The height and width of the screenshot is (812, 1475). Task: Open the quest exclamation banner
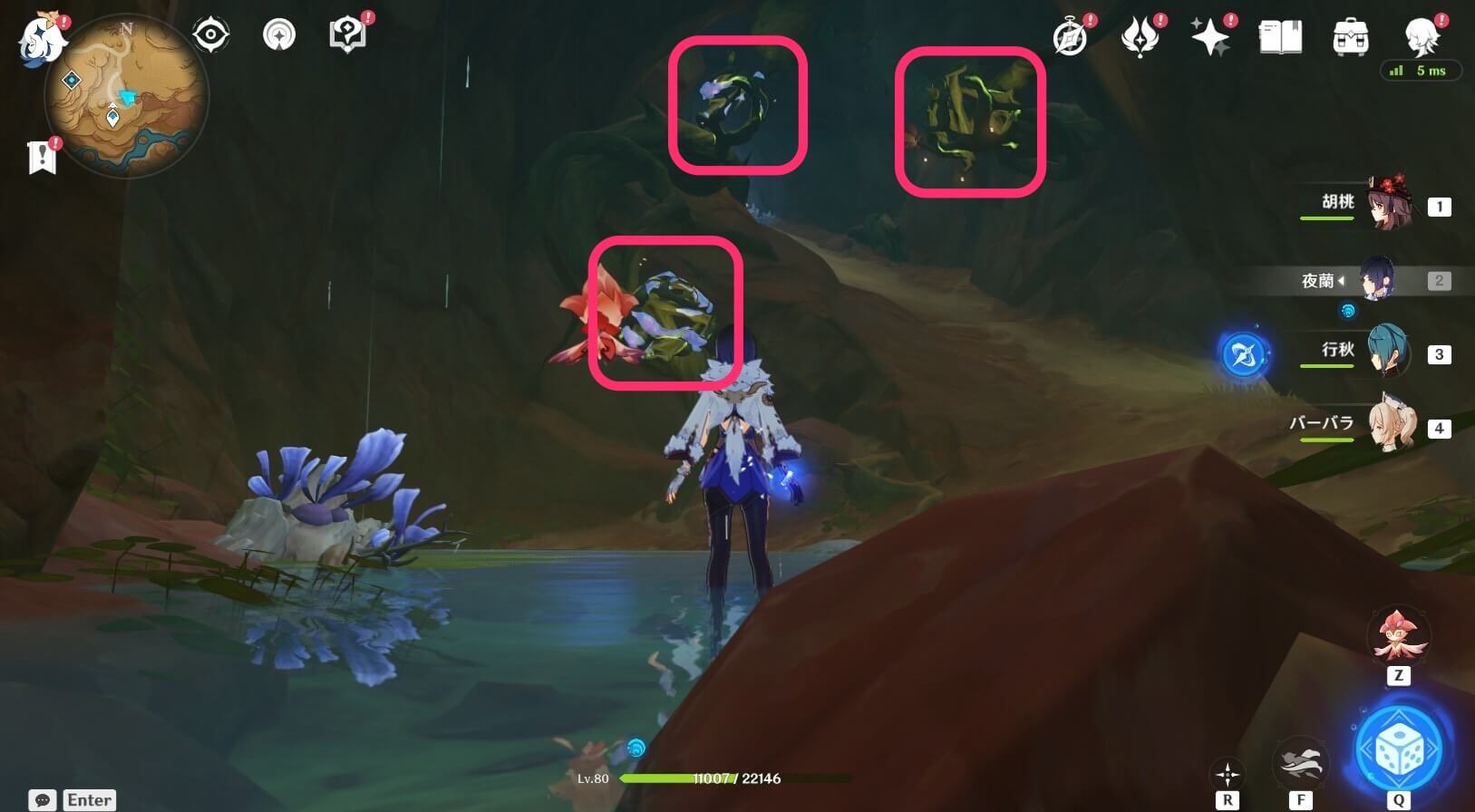tap(42, 156)
